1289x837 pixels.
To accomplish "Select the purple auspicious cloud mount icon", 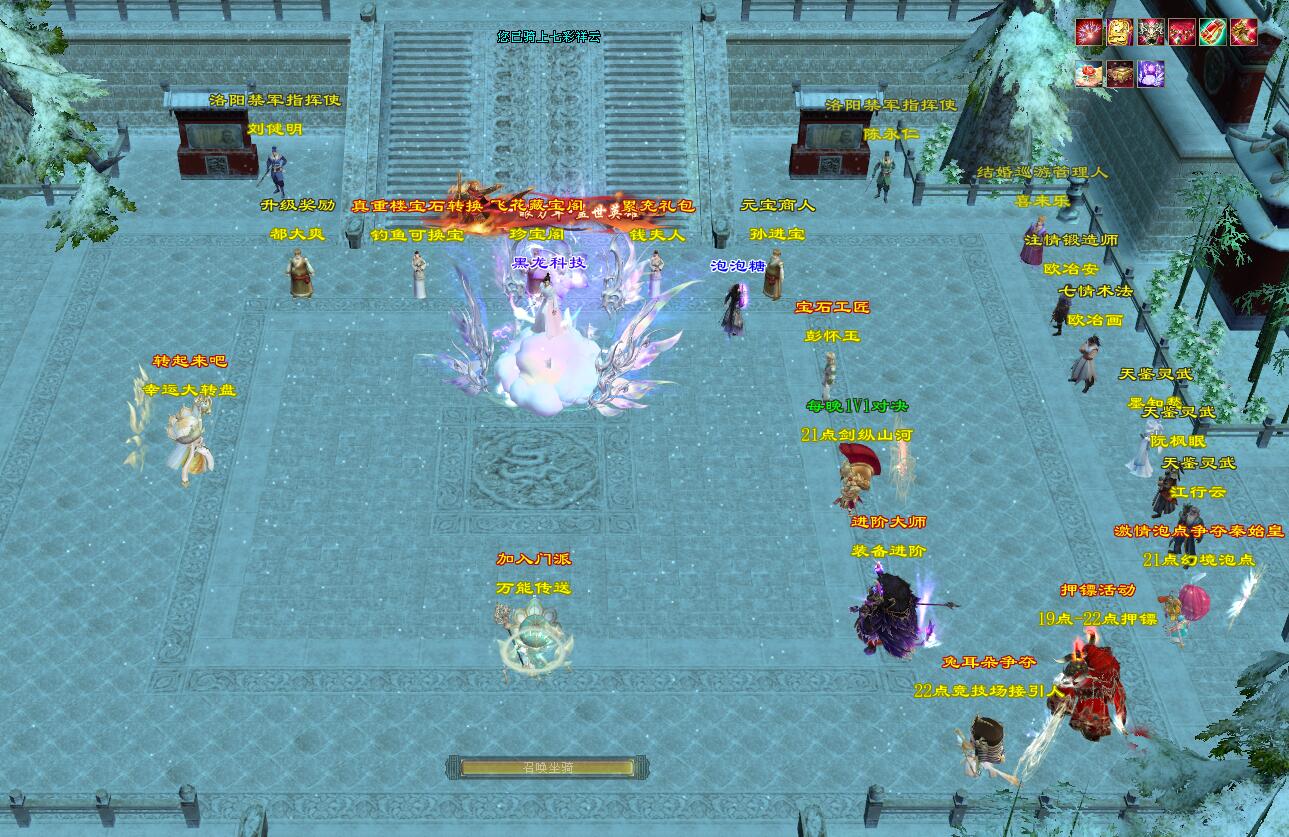I will (x=1150, y=73).
